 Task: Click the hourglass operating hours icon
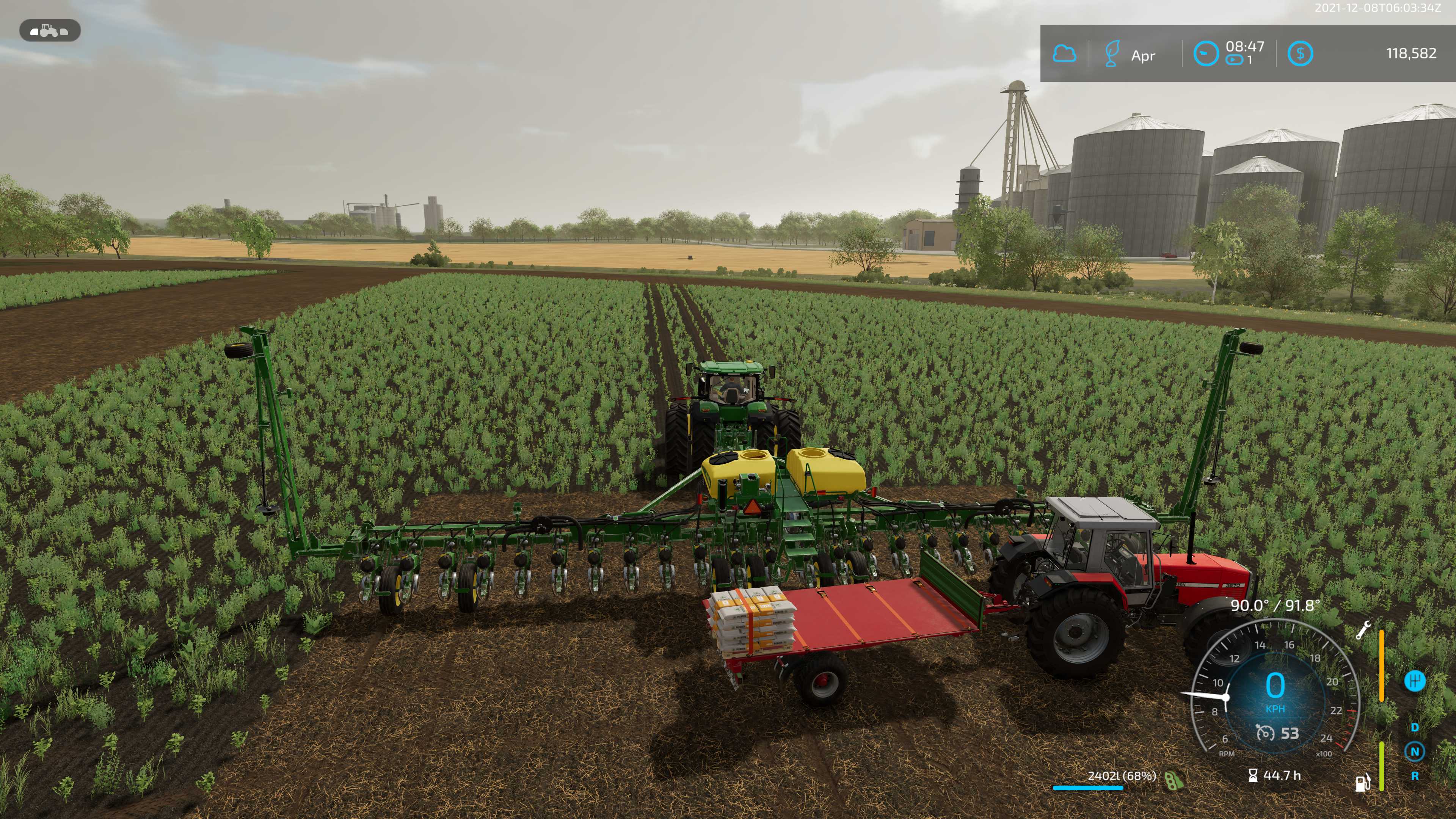click(1252, 775)
